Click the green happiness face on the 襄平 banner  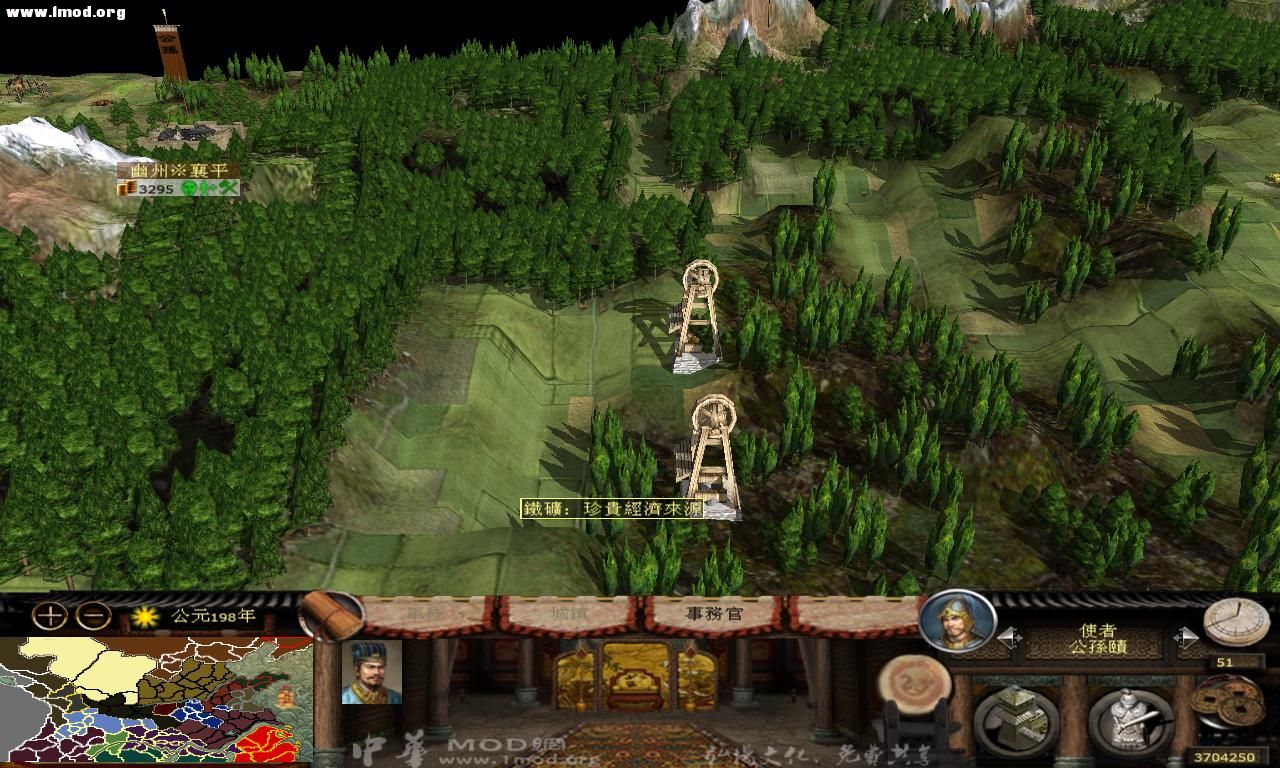(189, 188)
